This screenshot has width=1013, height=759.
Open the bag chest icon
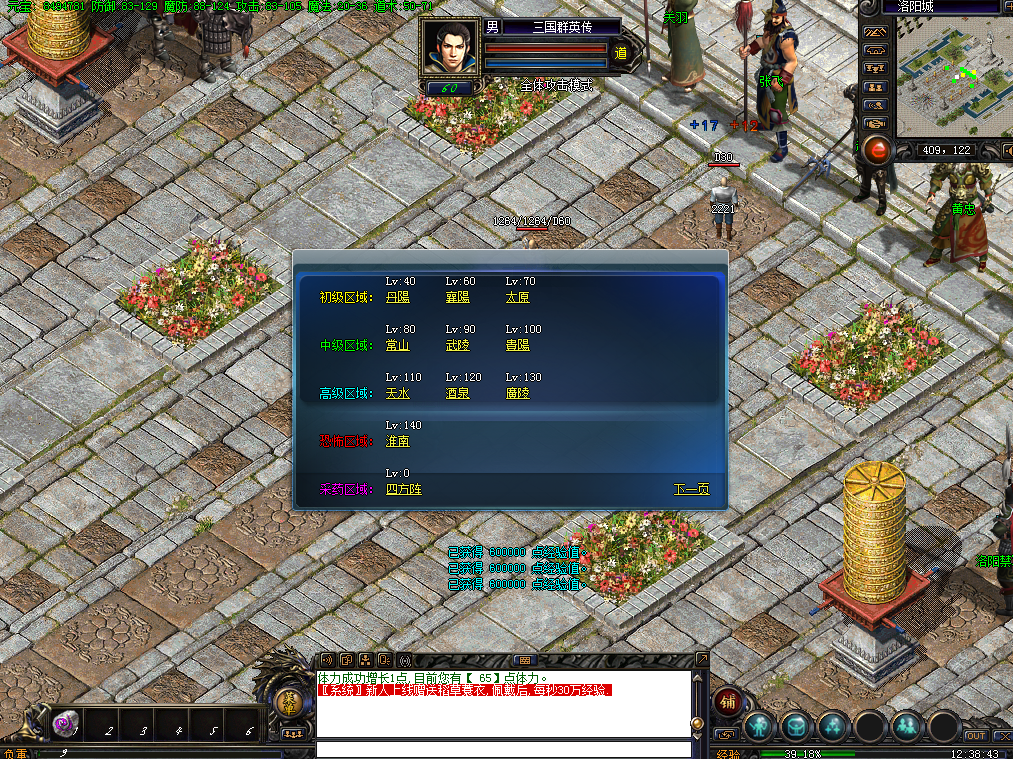point(797,726)
